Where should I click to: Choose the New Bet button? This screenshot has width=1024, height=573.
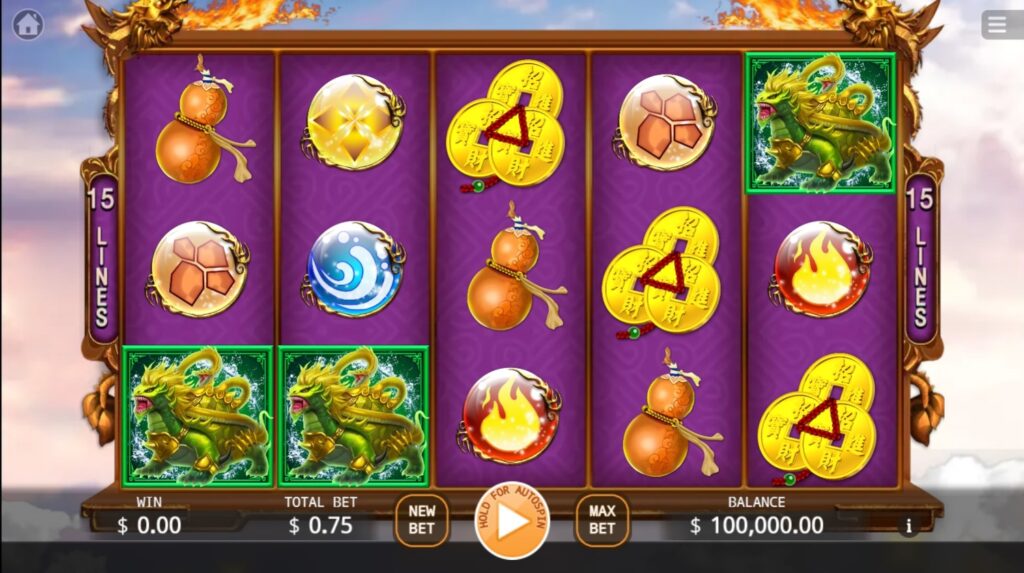click(x=422, y=520)
